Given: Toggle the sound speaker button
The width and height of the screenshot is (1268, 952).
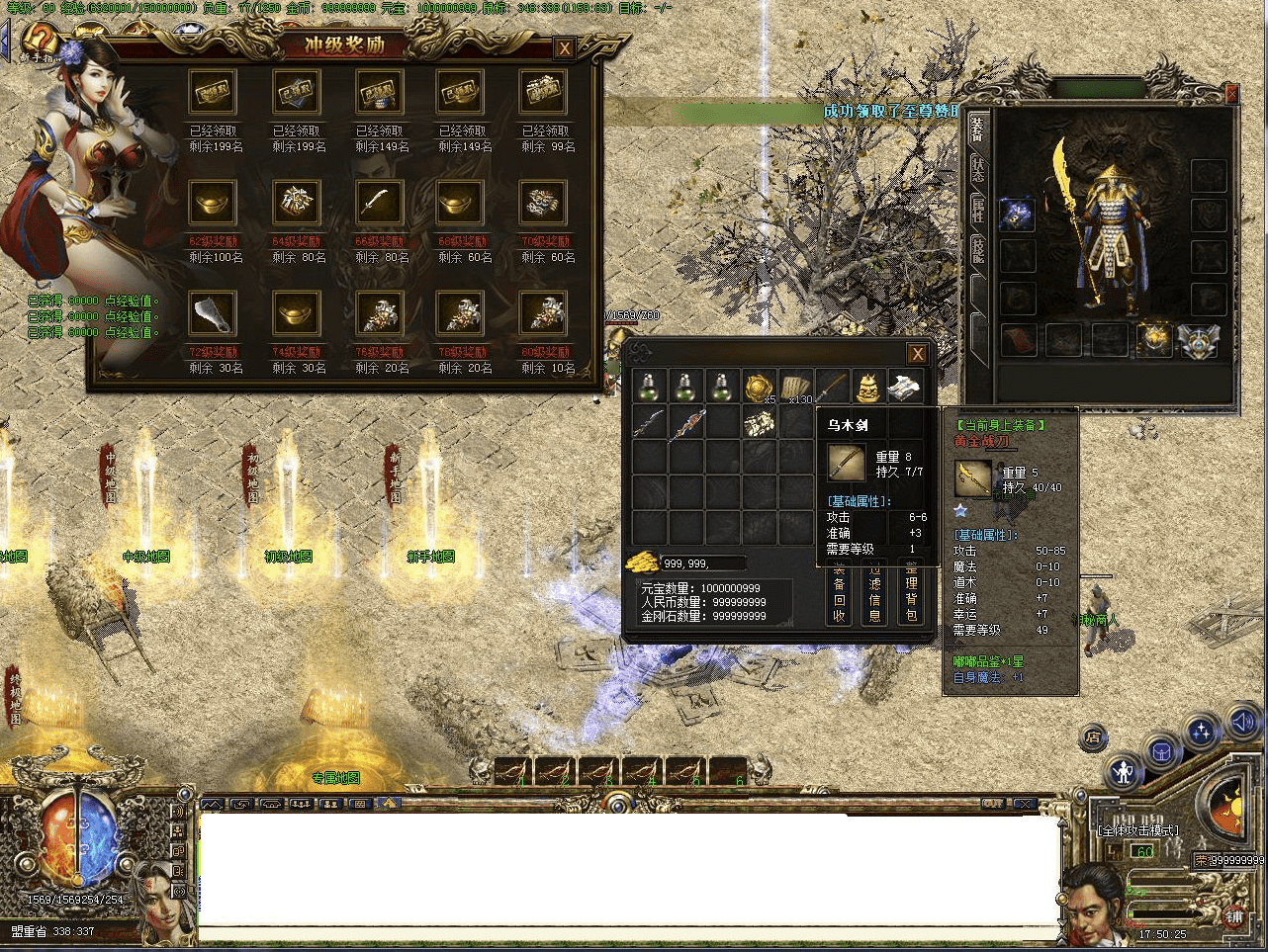Looking at the screenshot, I should tap(1243, 727).
